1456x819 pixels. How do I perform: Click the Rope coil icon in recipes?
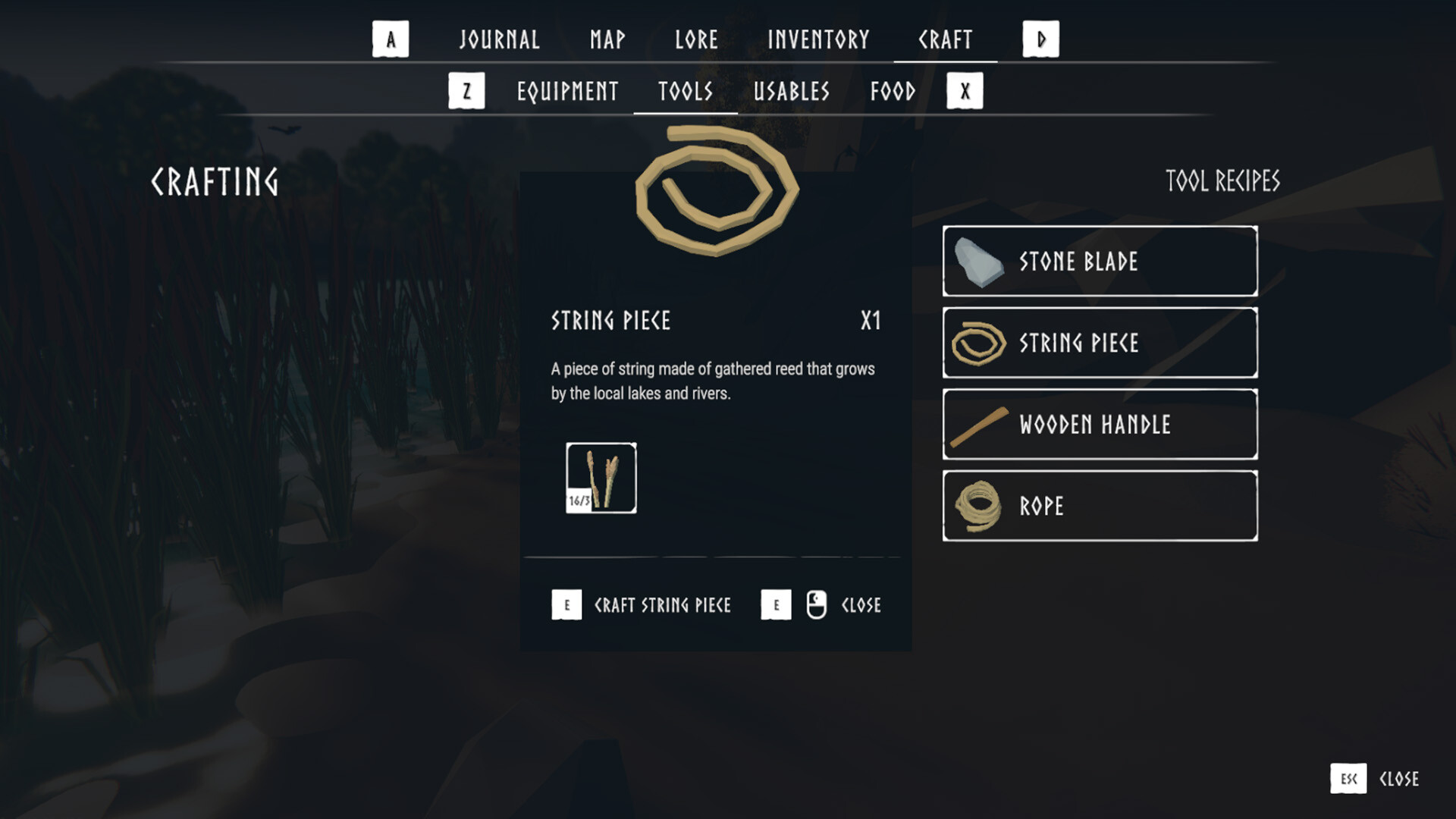(x=977, y=506)
